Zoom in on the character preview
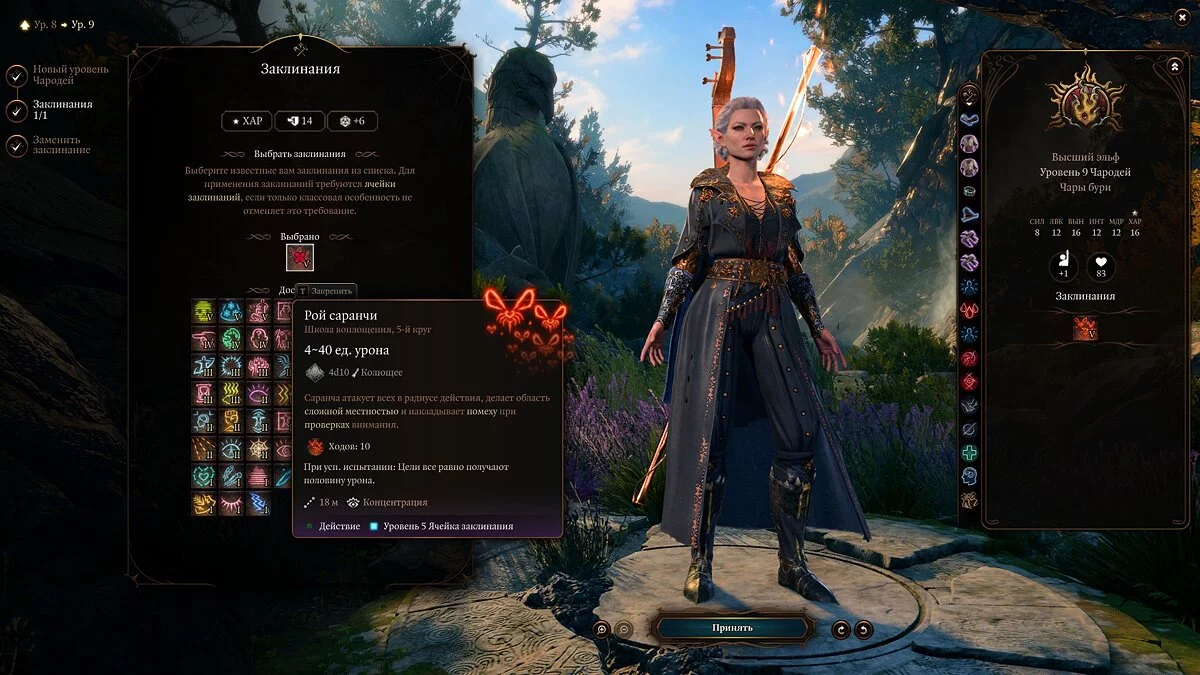This screenshot has width=1200, height=675. click(x=601, y=629)
